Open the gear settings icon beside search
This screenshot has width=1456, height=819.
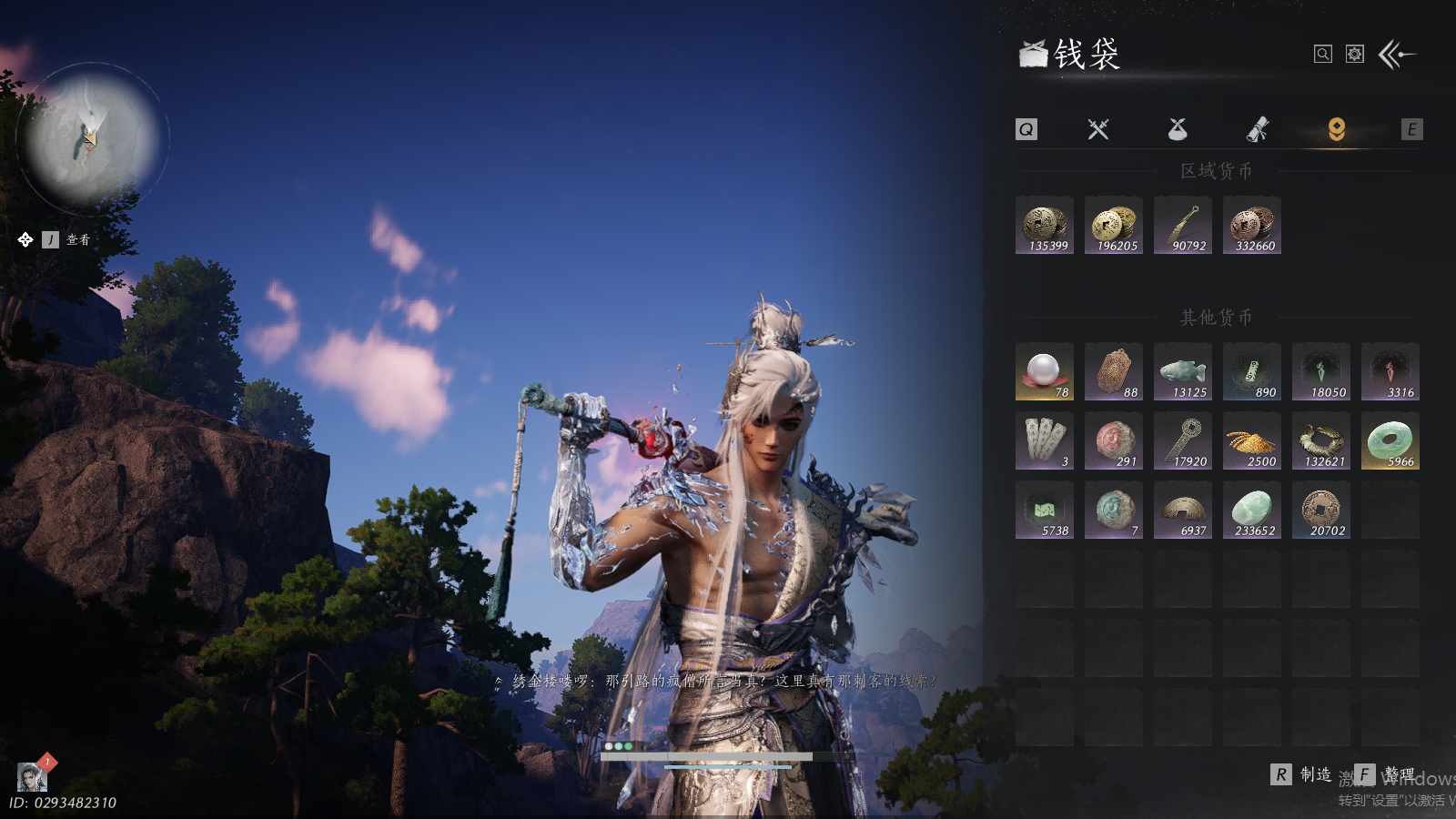[x=1355, y=55]
